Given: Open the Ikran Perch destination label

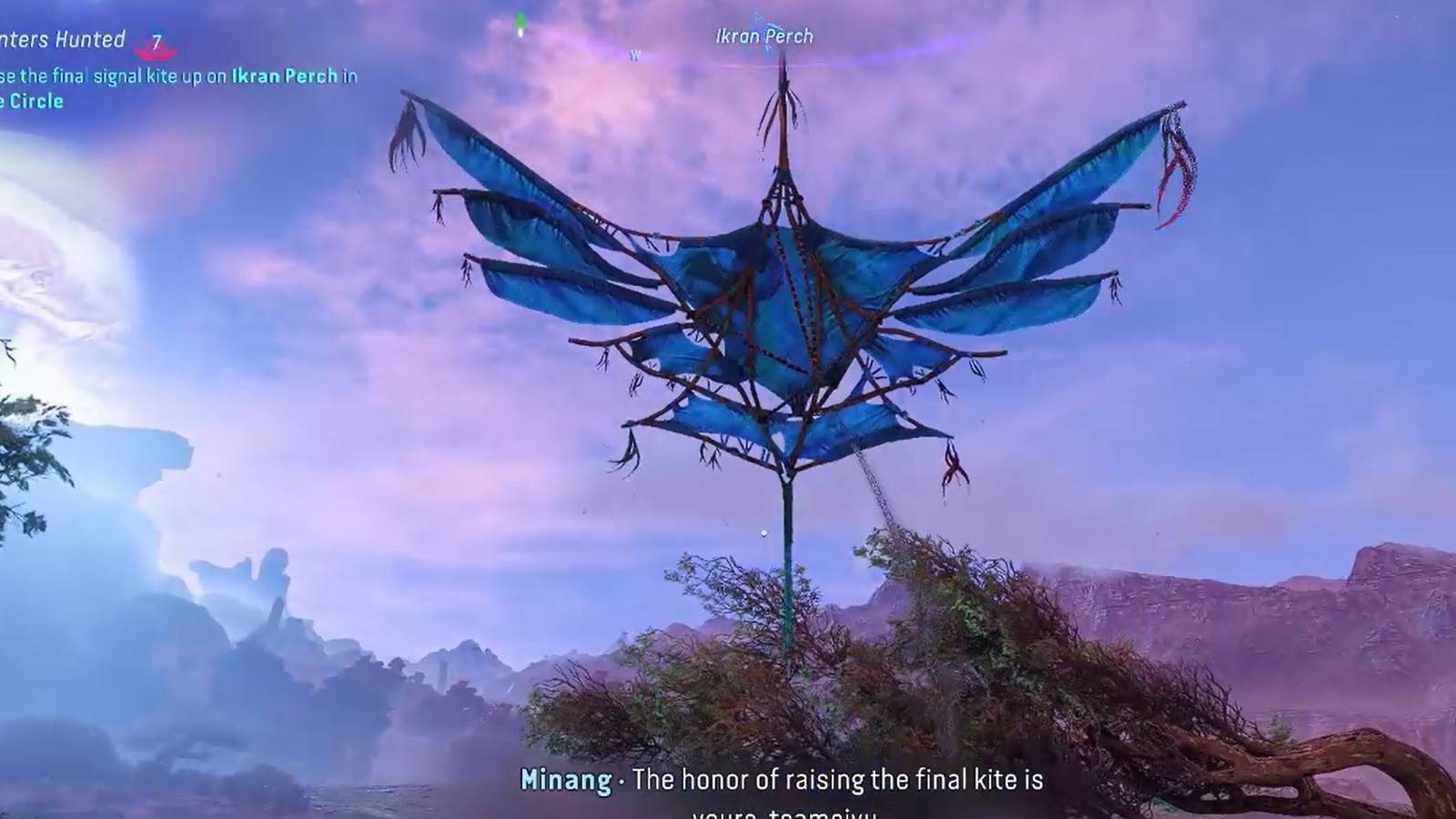Looking at the screenshot, I should 764,37.
